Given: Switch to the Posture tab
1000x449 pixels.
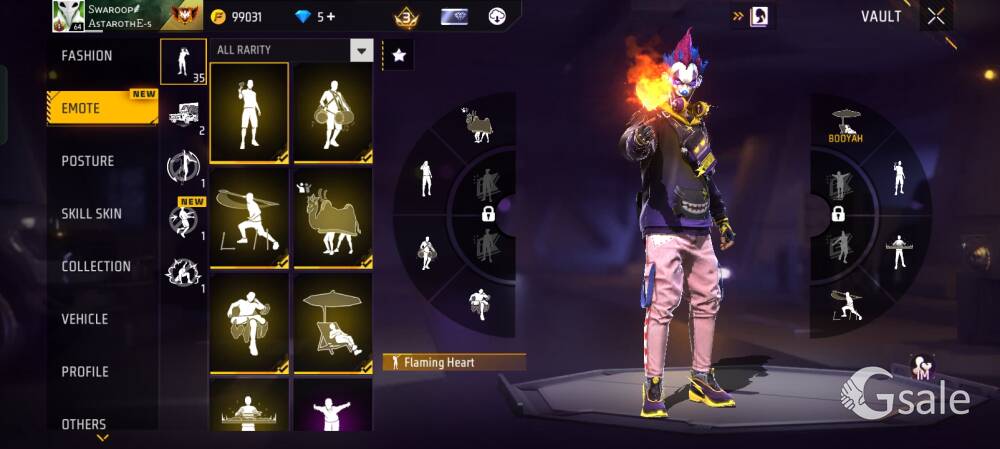Looking at the screenshot, I should click(x=88, y=161).
